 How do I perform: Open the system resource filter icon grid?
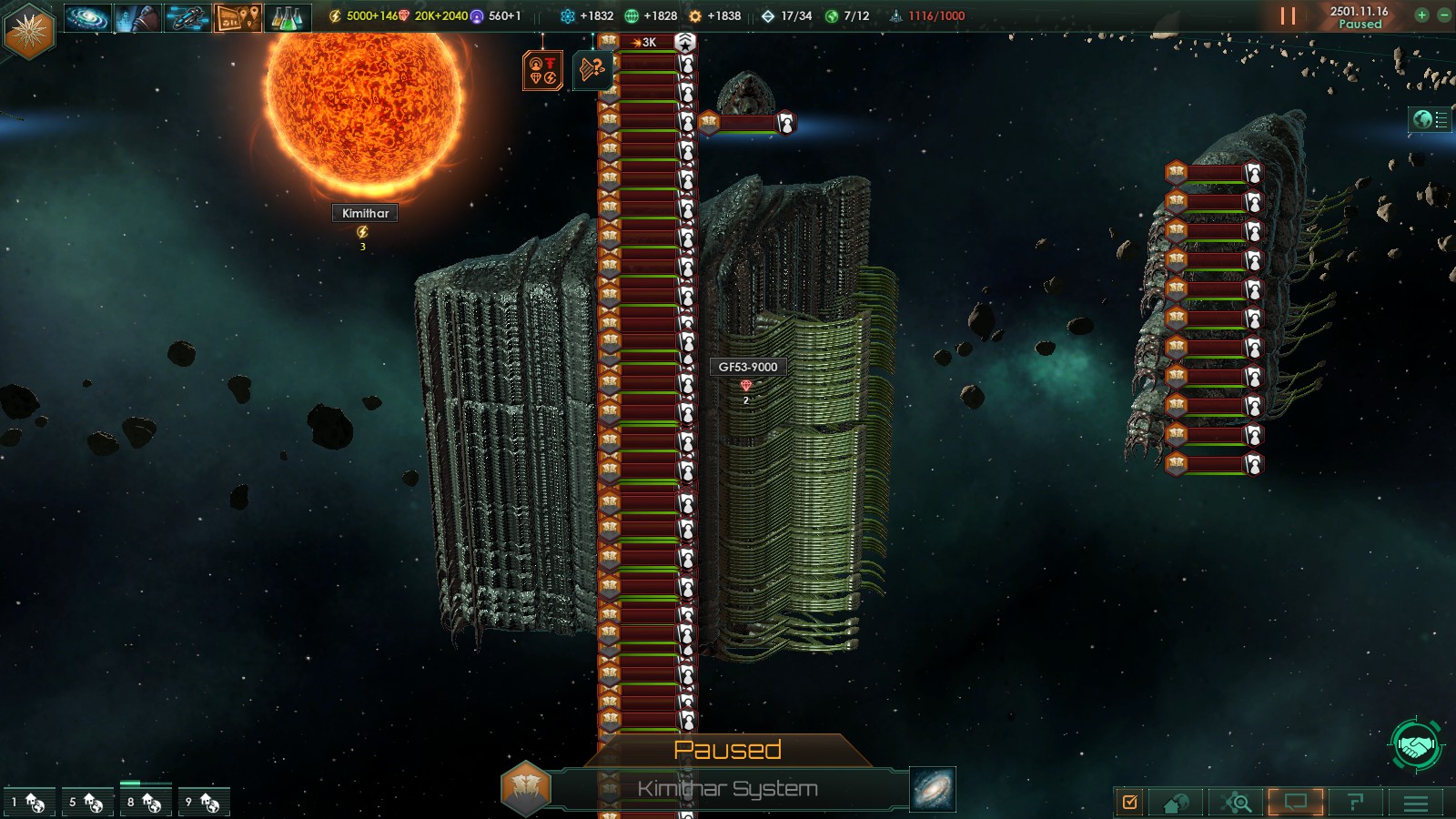pyautogui.click(x=542, y=70)
